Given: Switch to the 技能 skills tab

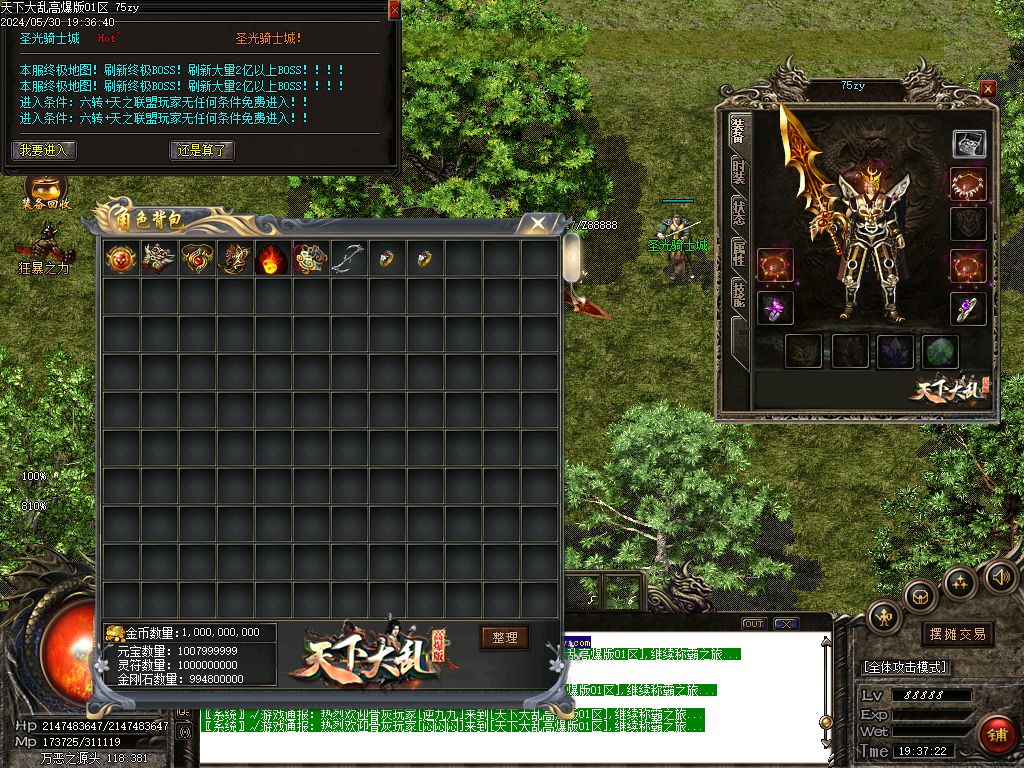Looking at the screenshot, I should (x=738, y=293).
